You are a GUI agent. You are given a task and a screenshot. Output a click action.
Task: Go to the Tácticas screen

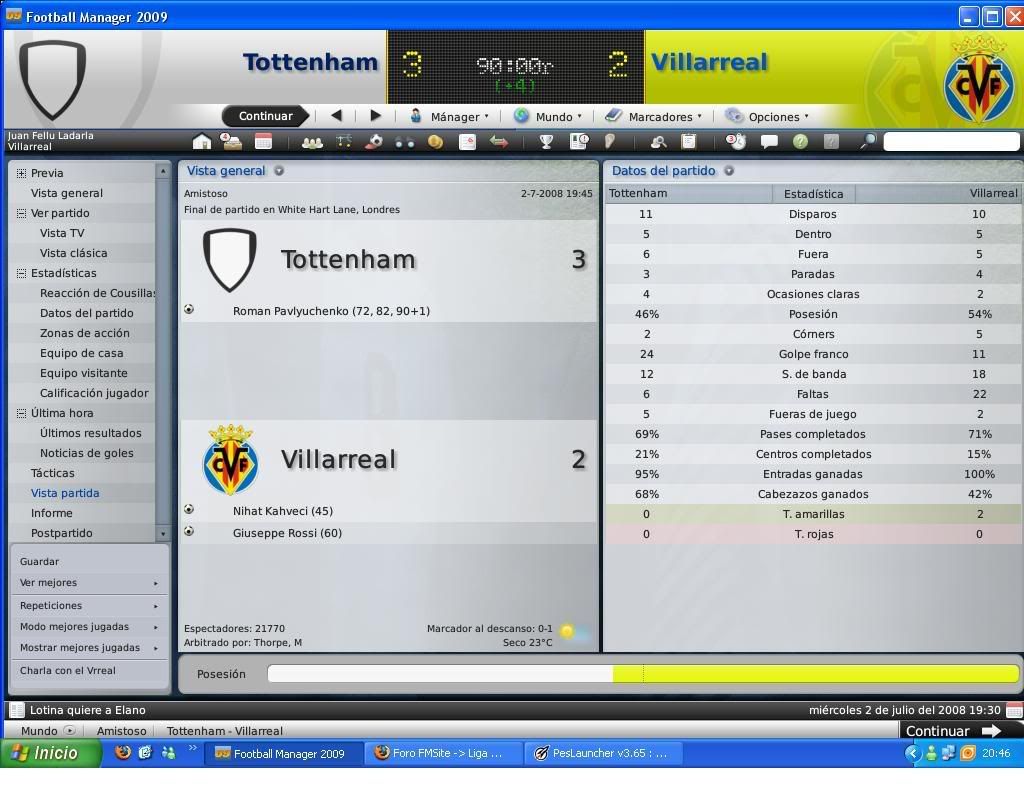pyautogui.click(x=52, y=473)
